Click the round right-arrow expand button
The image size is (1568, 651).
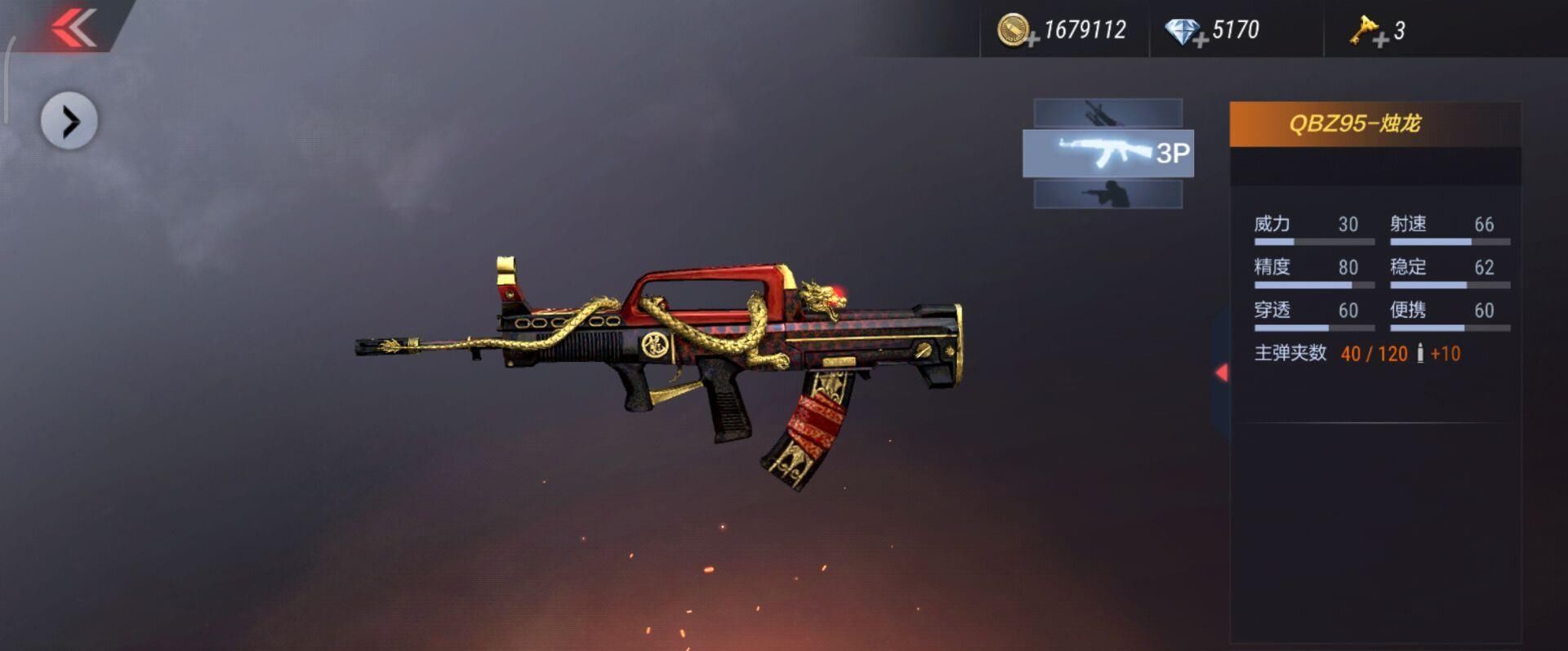click(x=69, y=122)
